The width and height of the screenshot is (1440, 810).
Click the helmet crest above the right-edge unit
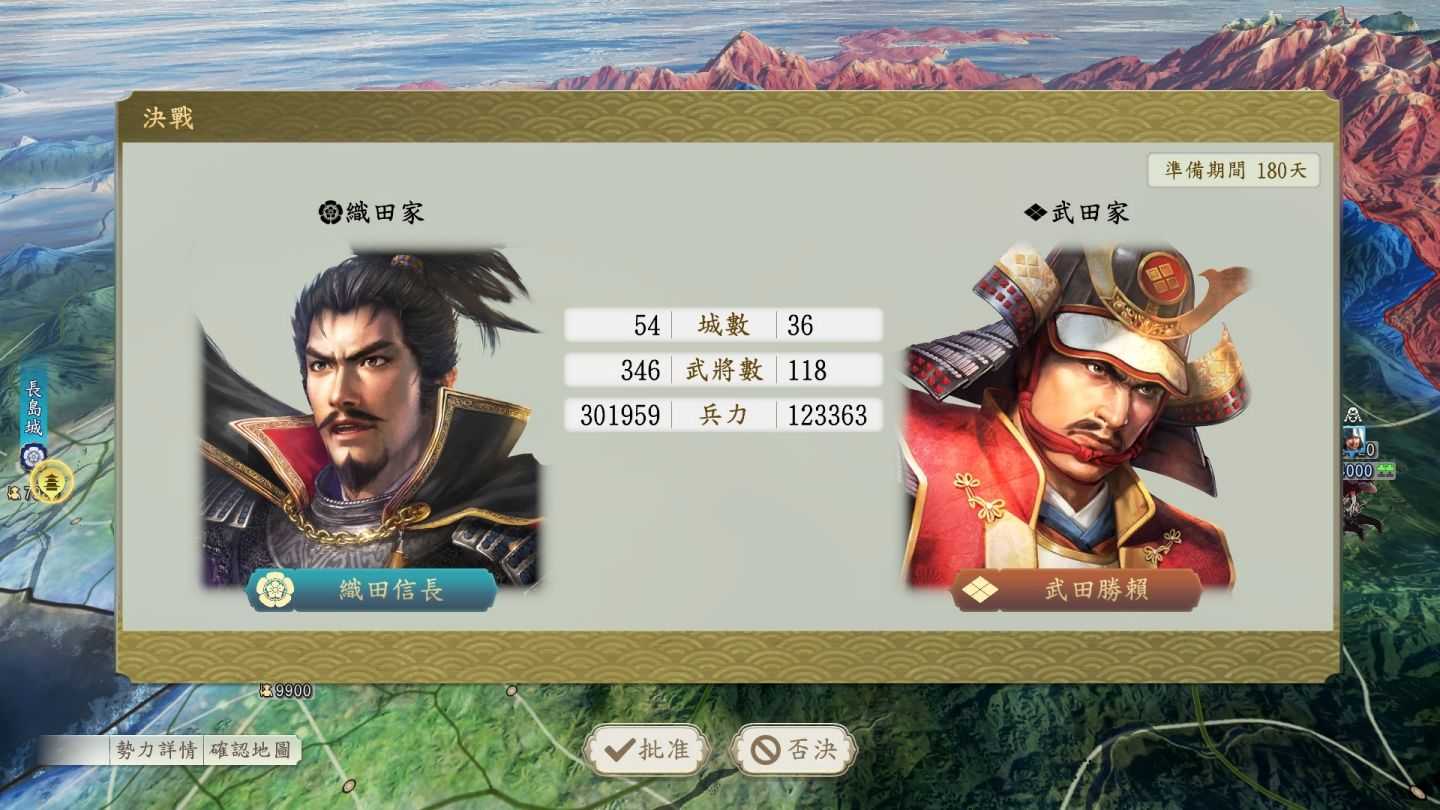click(x=1353, y=416)
